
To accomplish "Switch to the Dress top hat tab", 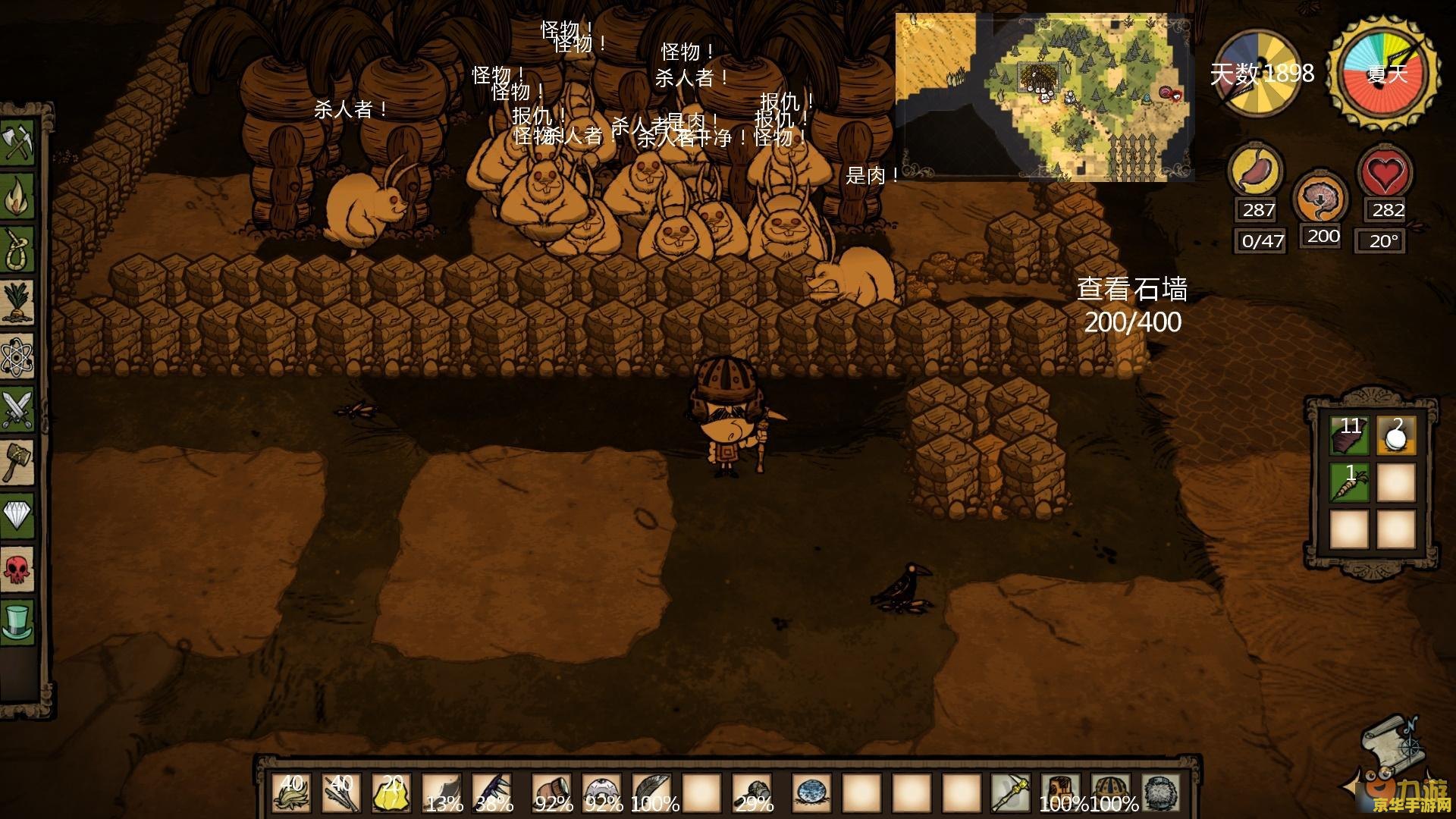I will click(18, 621).
